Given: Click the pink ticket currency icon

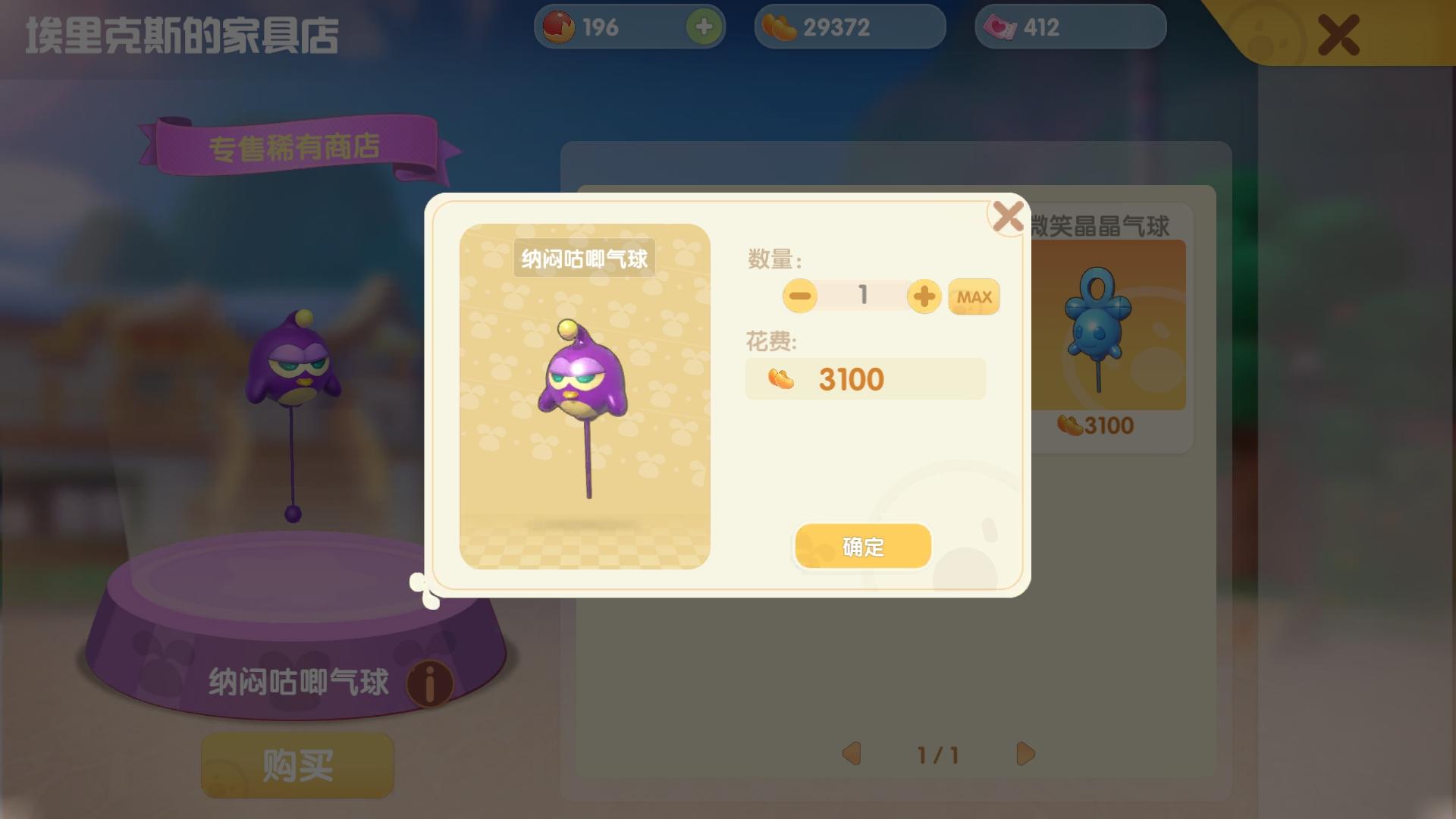Looking at the screenshot, I should pos(999,27).
